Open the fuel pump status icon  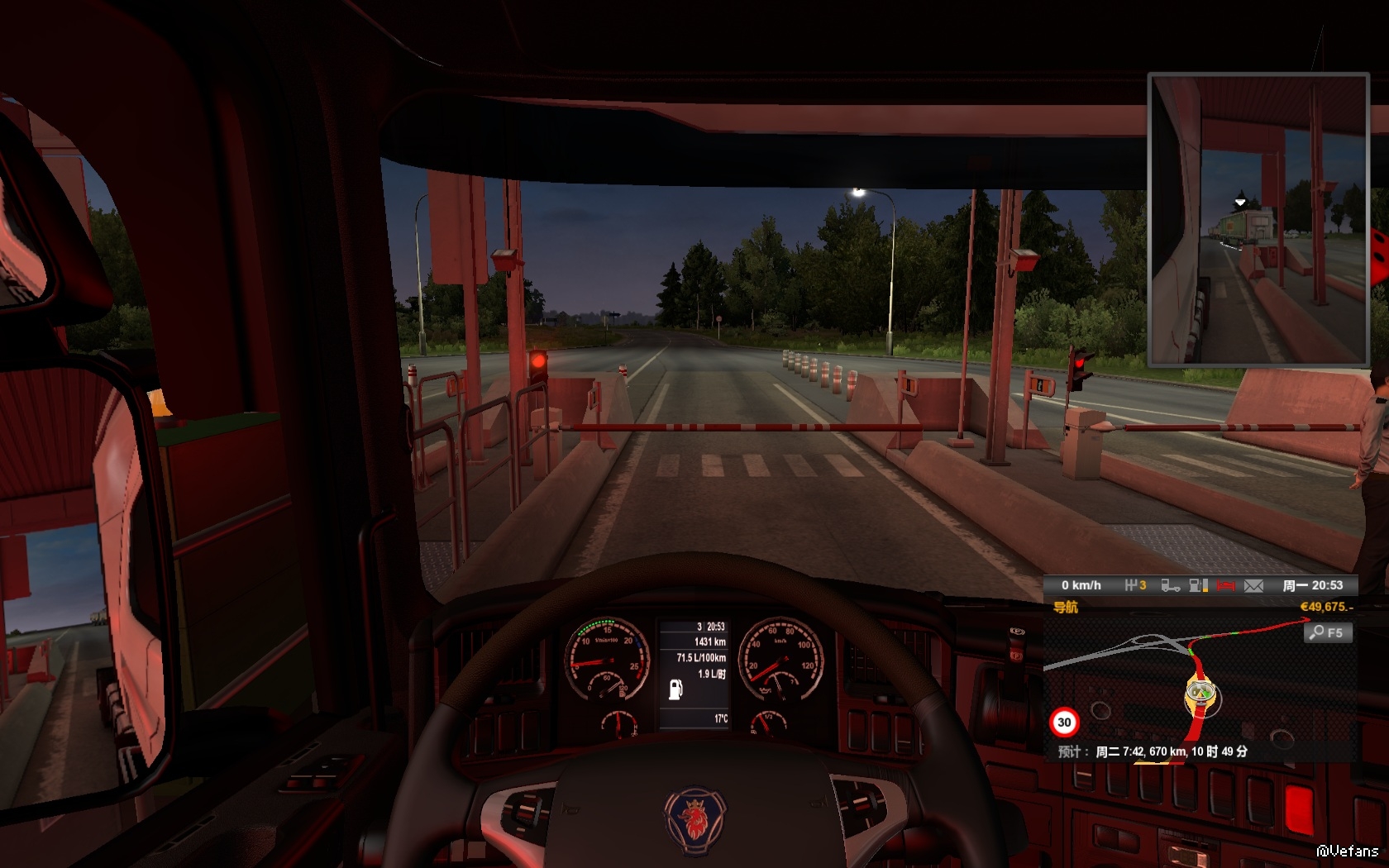(x=1198, y=585)
